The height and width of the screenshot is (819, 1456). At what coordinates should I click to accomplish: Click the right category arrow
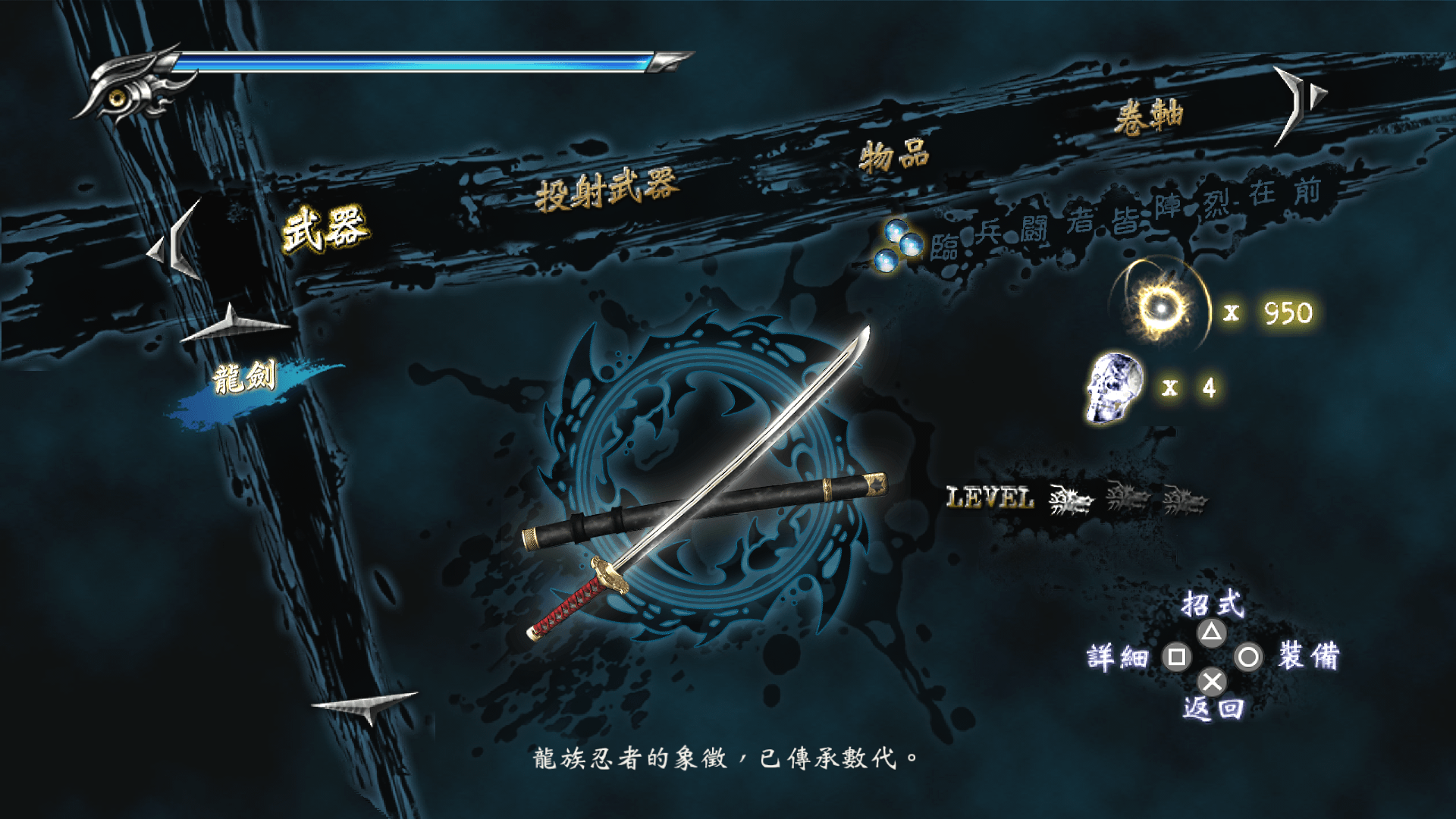1298,102
